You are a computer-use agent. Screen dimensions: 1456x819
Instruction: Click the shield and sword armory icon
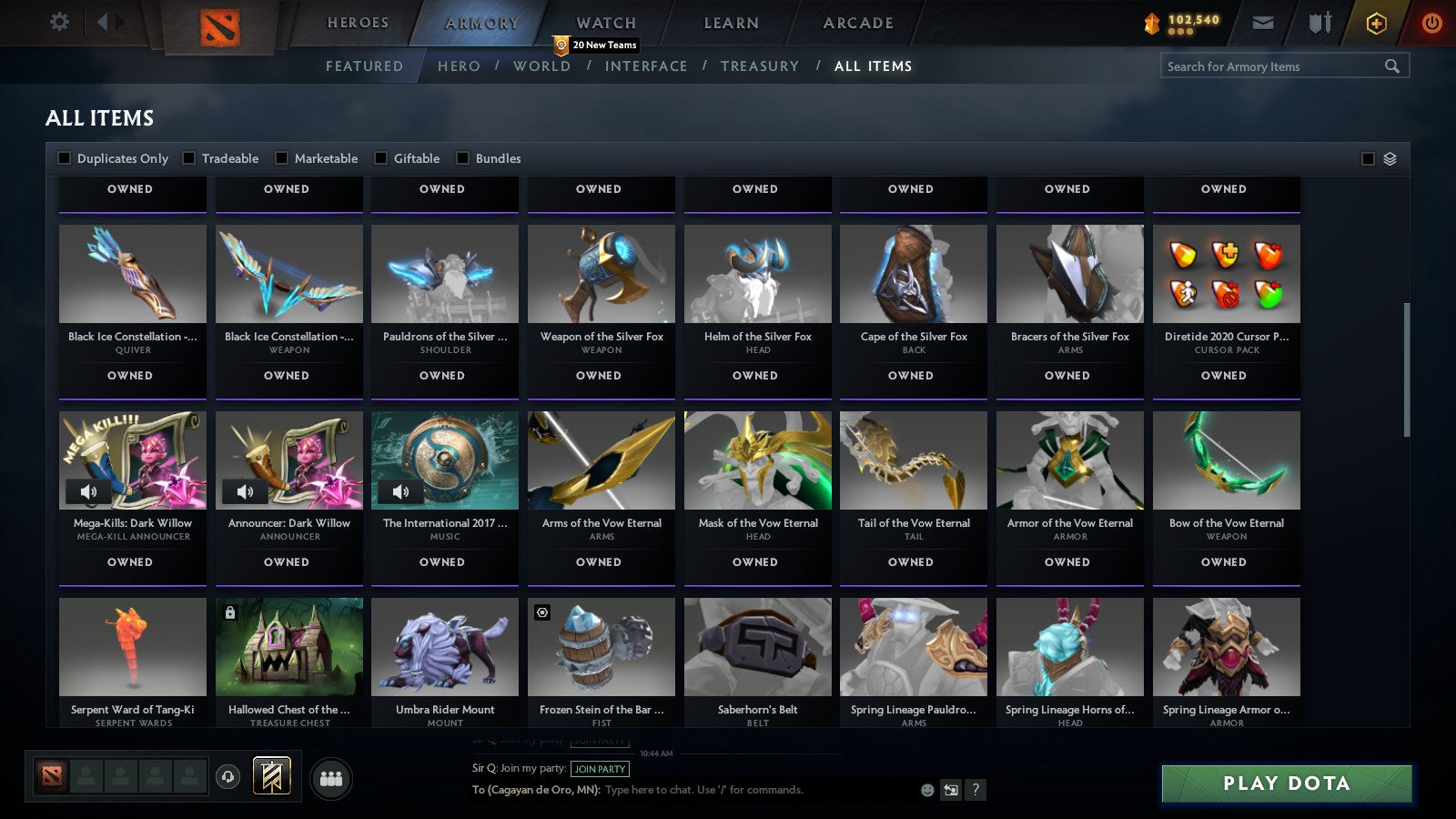pos(1319,23)
